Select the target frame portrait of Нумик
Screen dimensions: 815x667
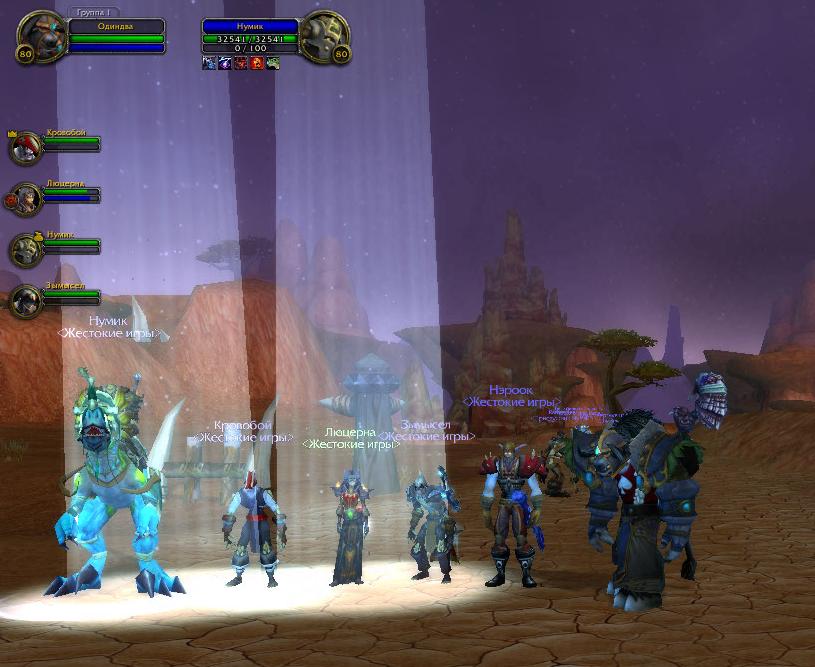(x=324, y=37)
